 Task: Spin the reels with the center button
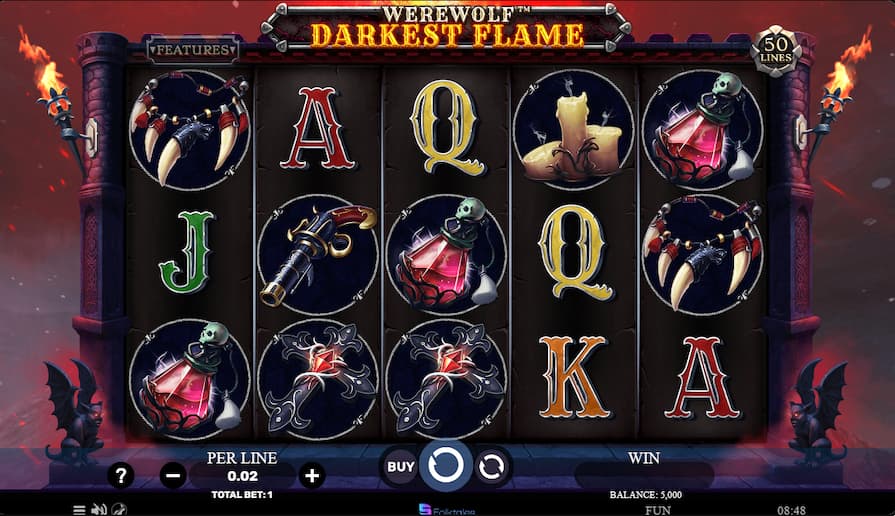pyautogui.click(x=446, y=466)
